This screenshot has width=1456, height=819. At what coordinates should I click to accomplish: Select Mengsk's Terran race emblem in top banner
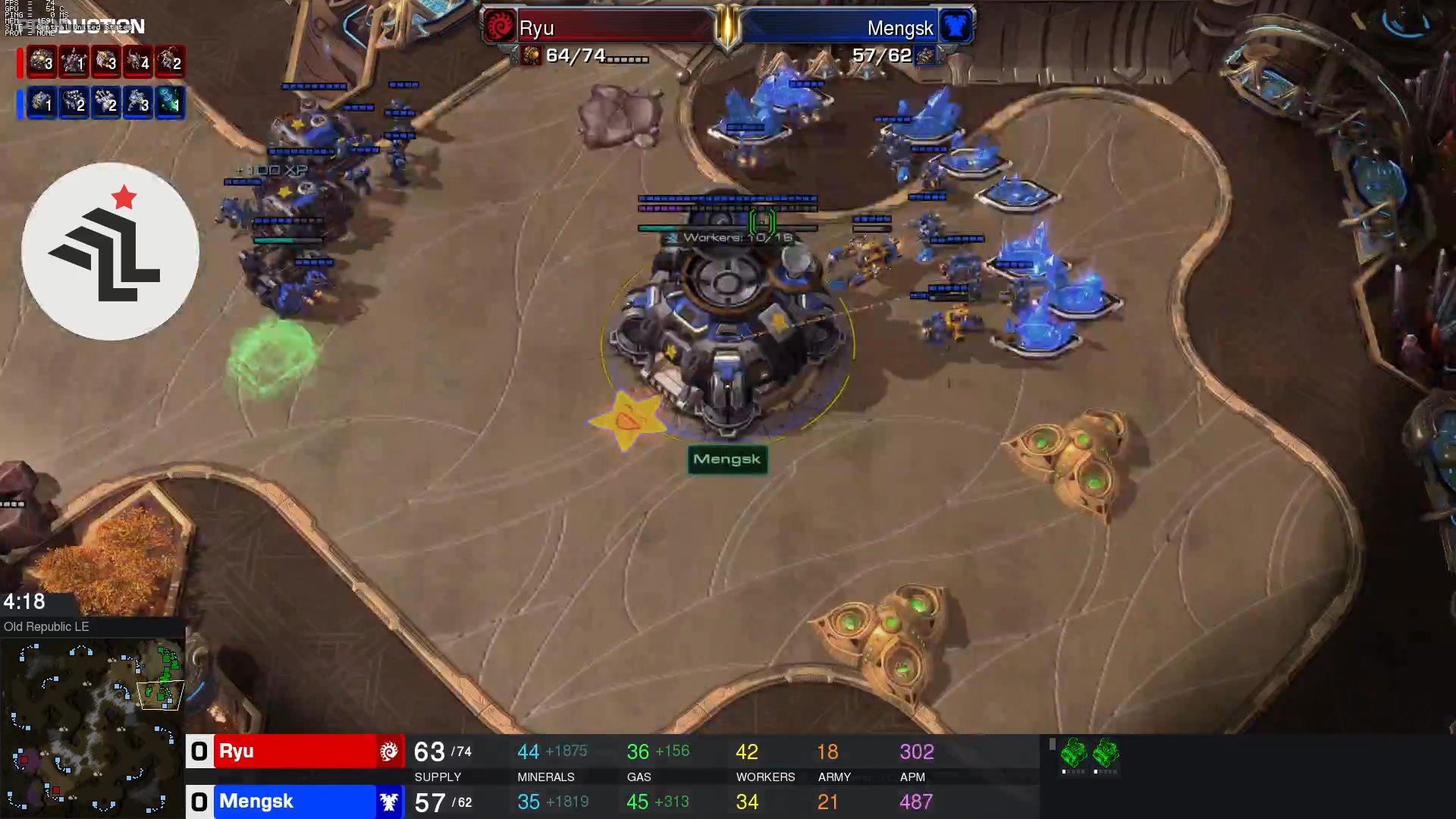[955, 27]
